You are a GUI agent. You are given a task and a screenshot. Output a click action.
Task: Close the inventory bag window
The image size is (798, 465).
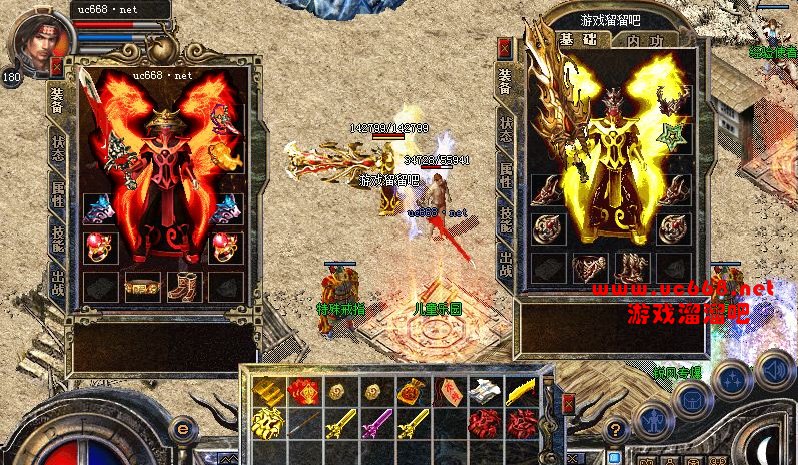point(568,405)
